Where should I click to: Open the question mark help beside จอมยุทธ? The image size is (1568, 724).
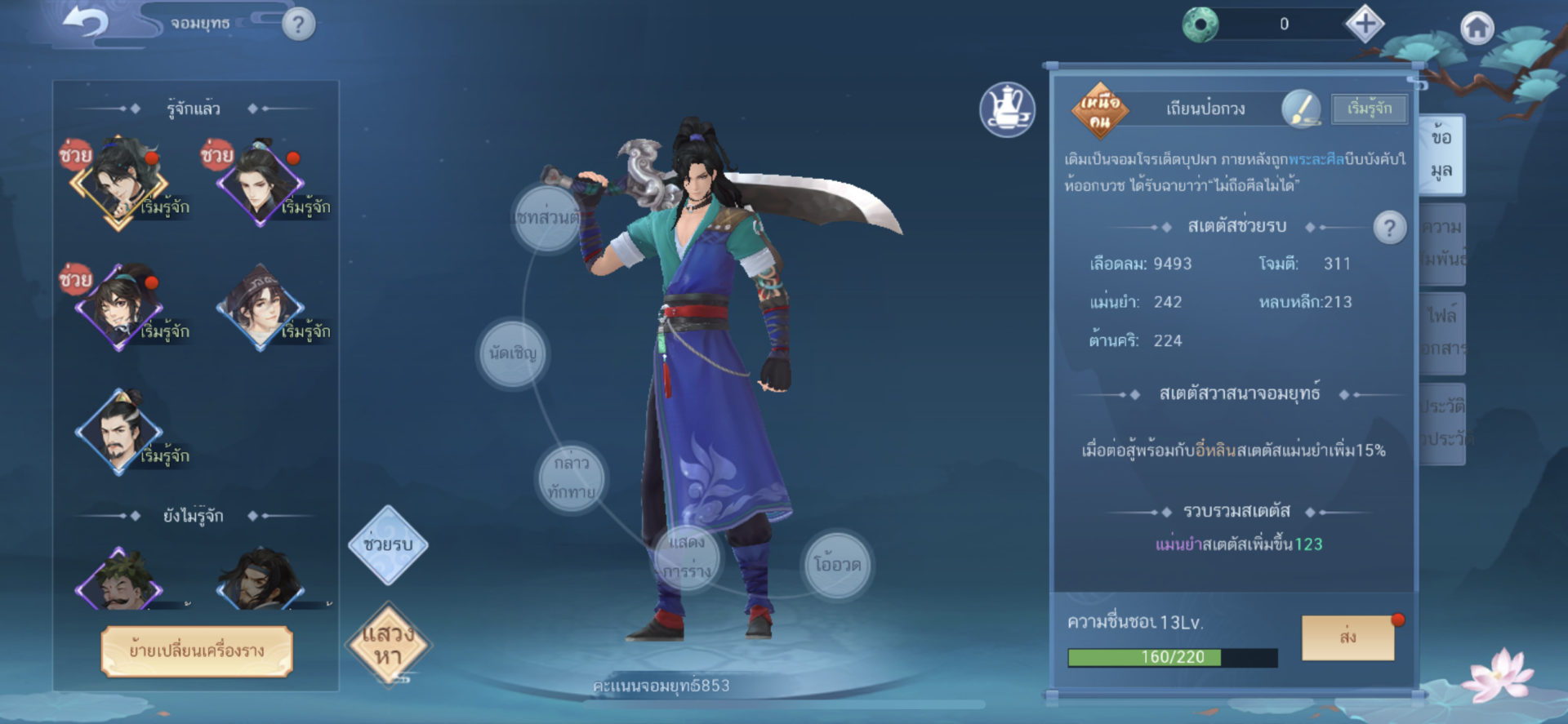click(298, 24)
